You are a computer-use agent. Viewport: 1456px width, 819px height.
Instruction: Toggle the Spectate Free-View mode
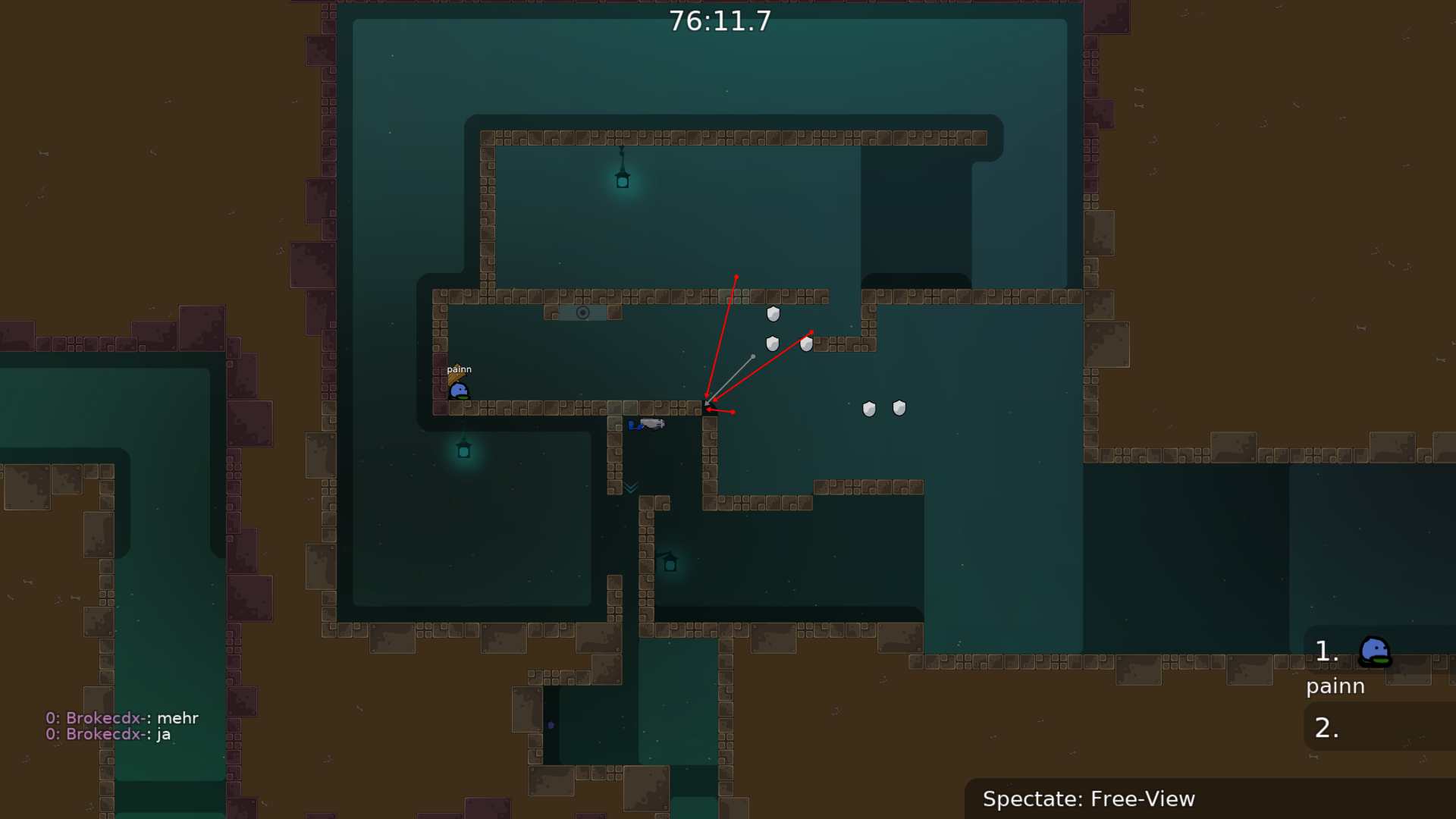[x=1089, y=799]
